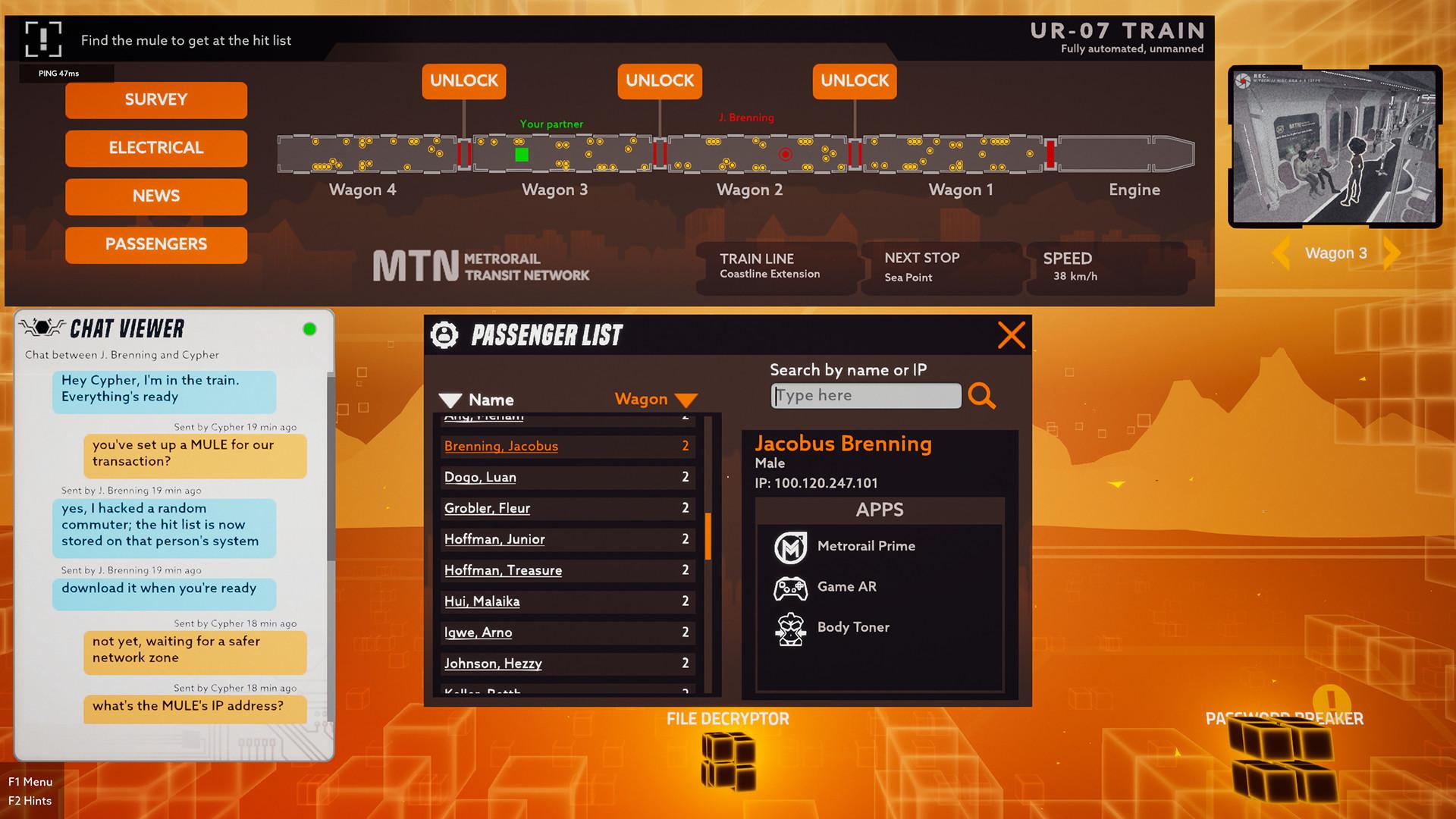Screen dimensions: 1456x819
Task: Click the right arrow to view next wagon camera
Action: (x=1391, y=253)
